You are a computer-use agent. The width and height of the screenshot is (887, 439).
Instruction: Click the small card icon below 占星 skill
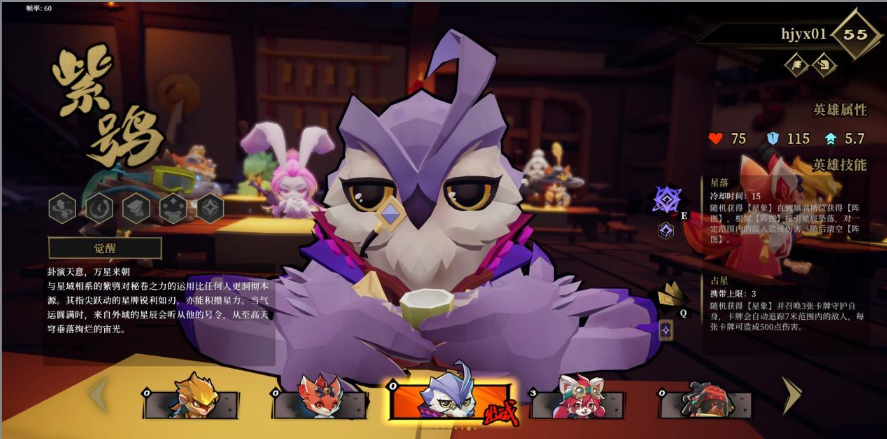[x=666, y=329]
